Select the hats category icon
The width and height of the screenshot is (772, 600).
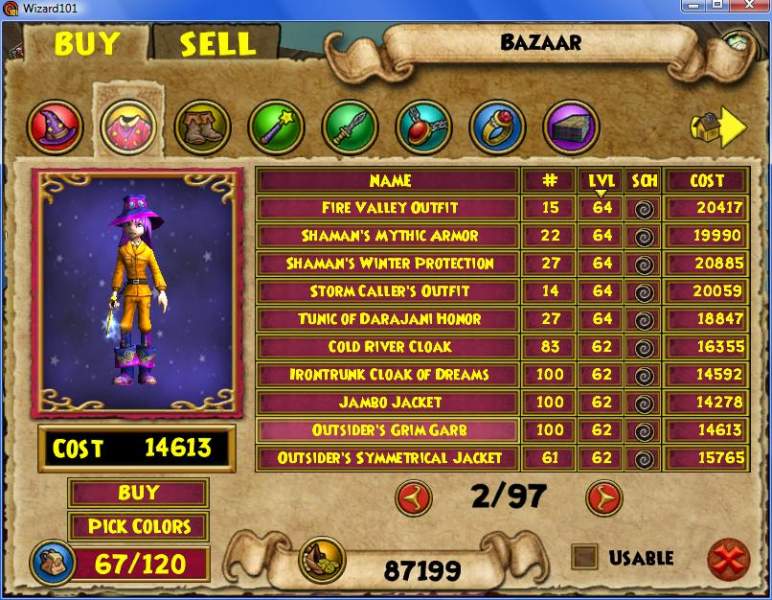(55, 127)
